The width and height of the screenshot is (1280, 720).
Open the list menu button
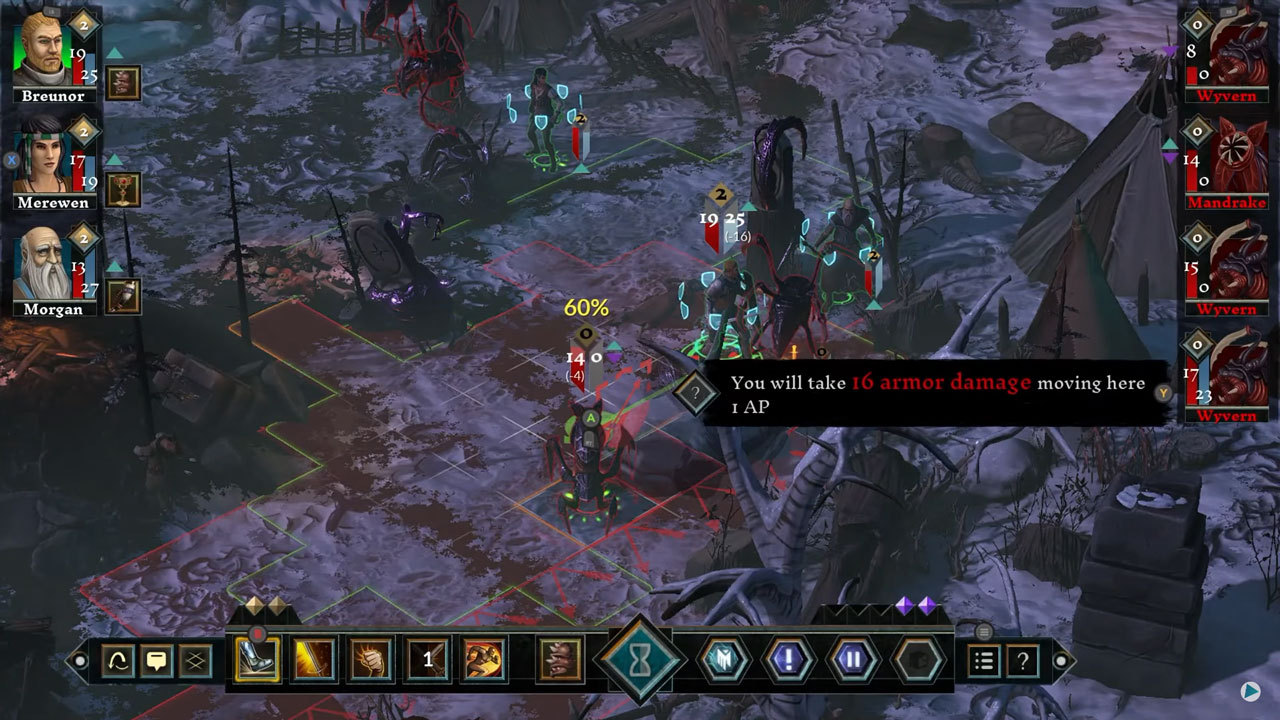point(984,660)
